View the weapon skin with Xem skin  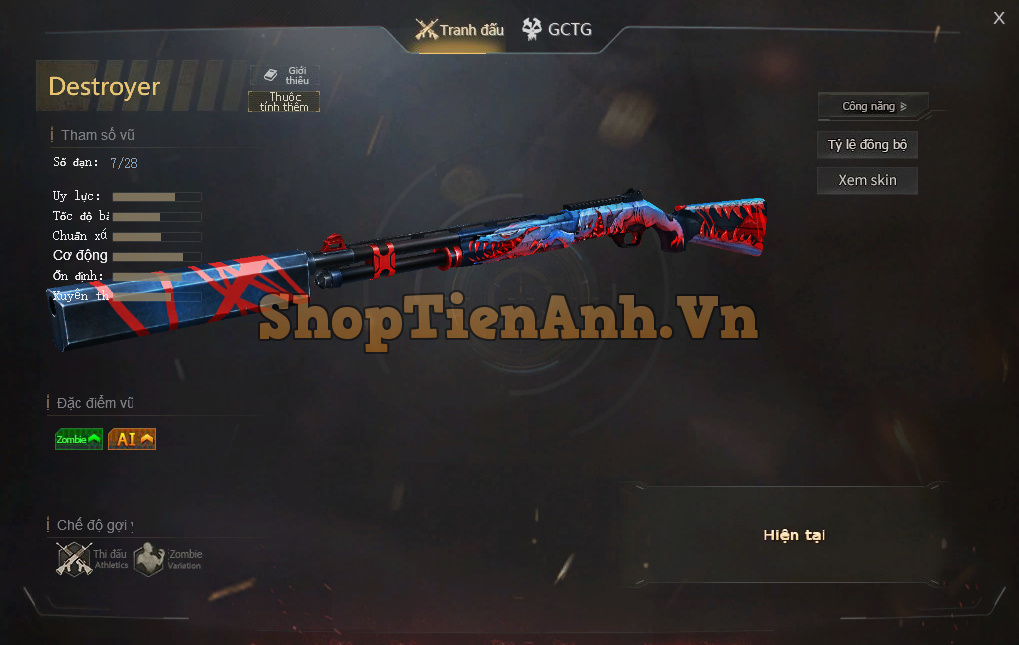tap(867, 181)
